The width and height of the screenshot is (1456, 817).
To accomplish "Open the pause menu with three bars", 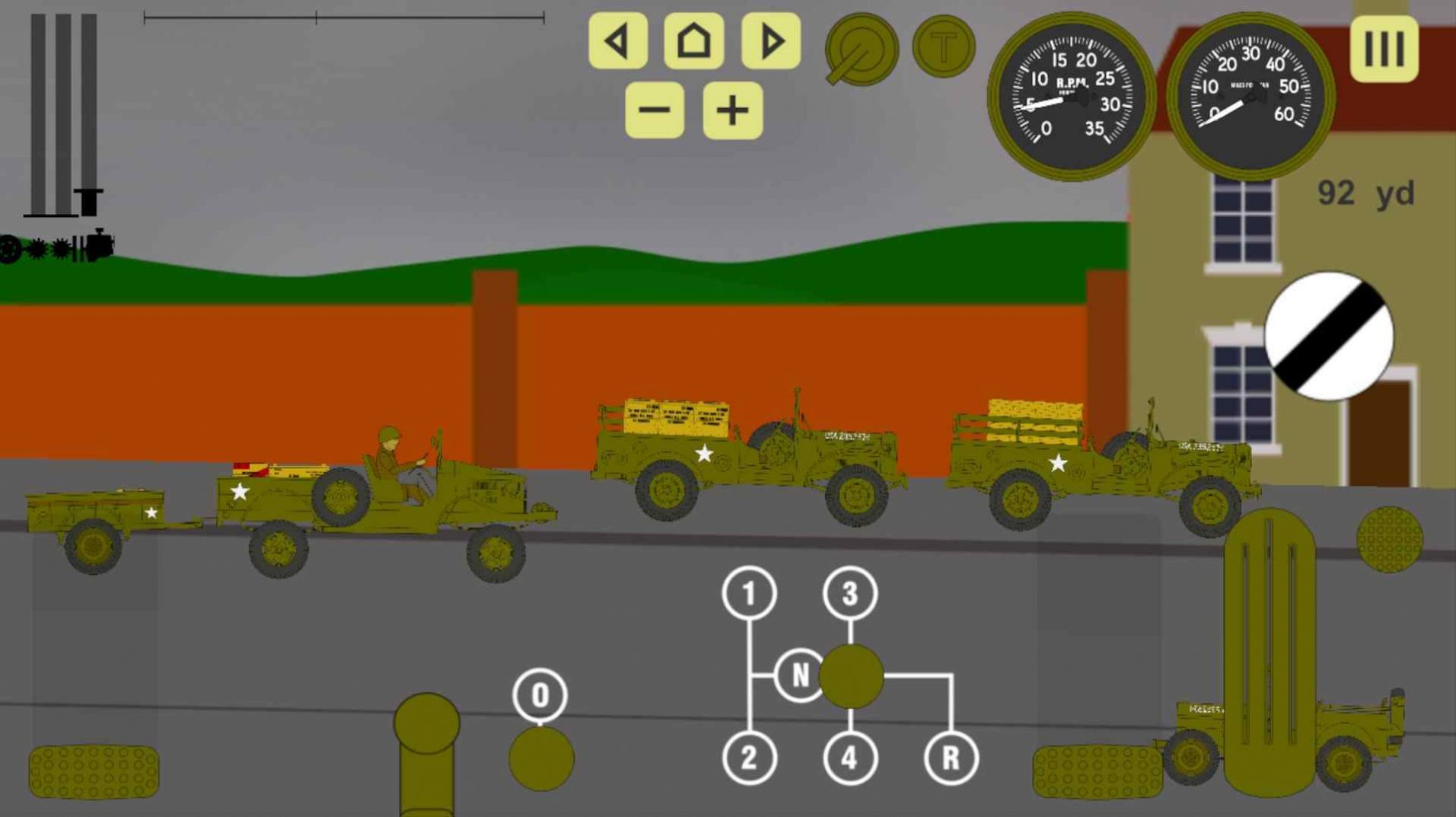I will [1384, 49].
